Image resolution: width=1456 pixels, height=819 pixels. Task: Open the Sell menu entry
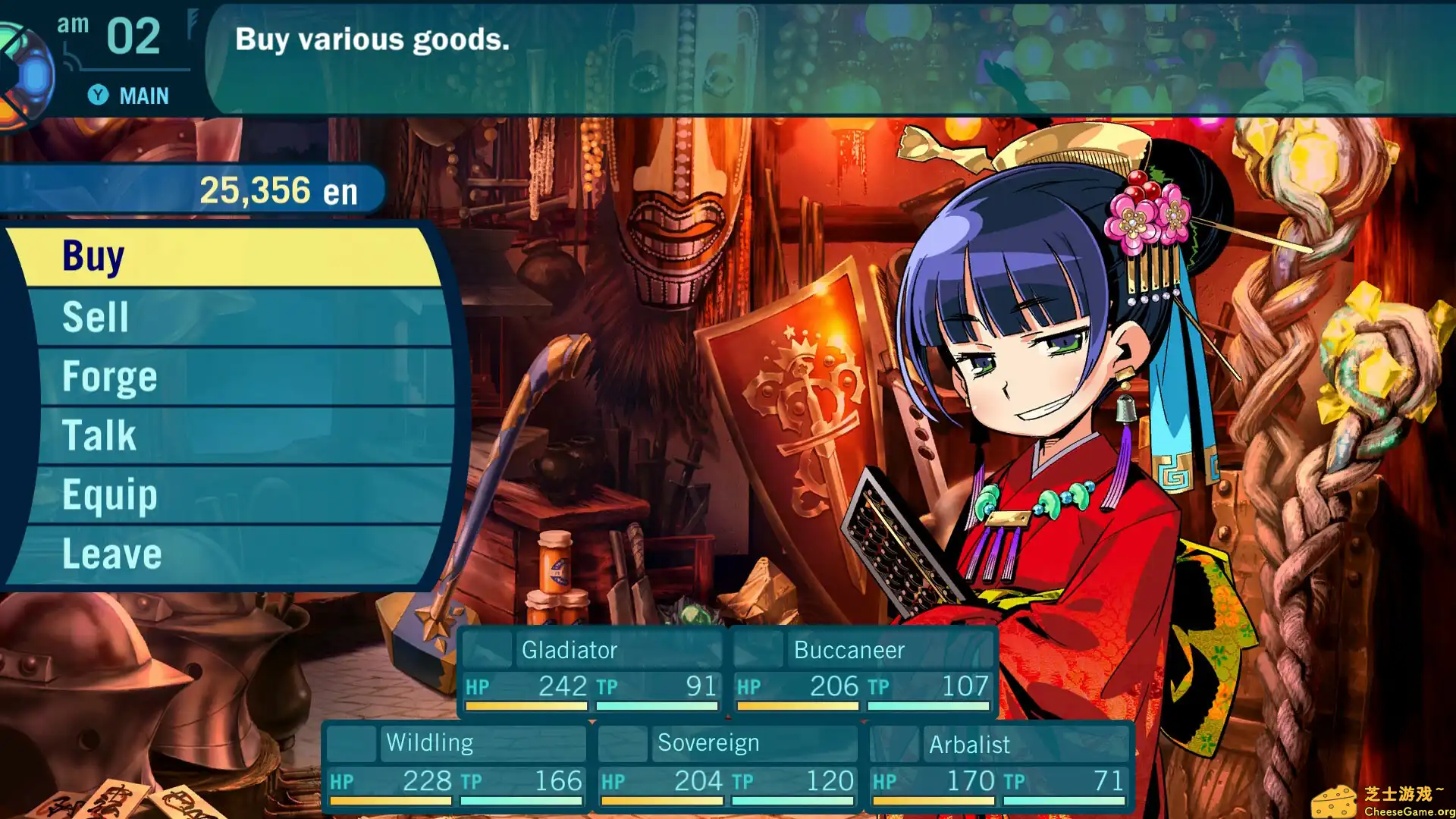point(96,316)
